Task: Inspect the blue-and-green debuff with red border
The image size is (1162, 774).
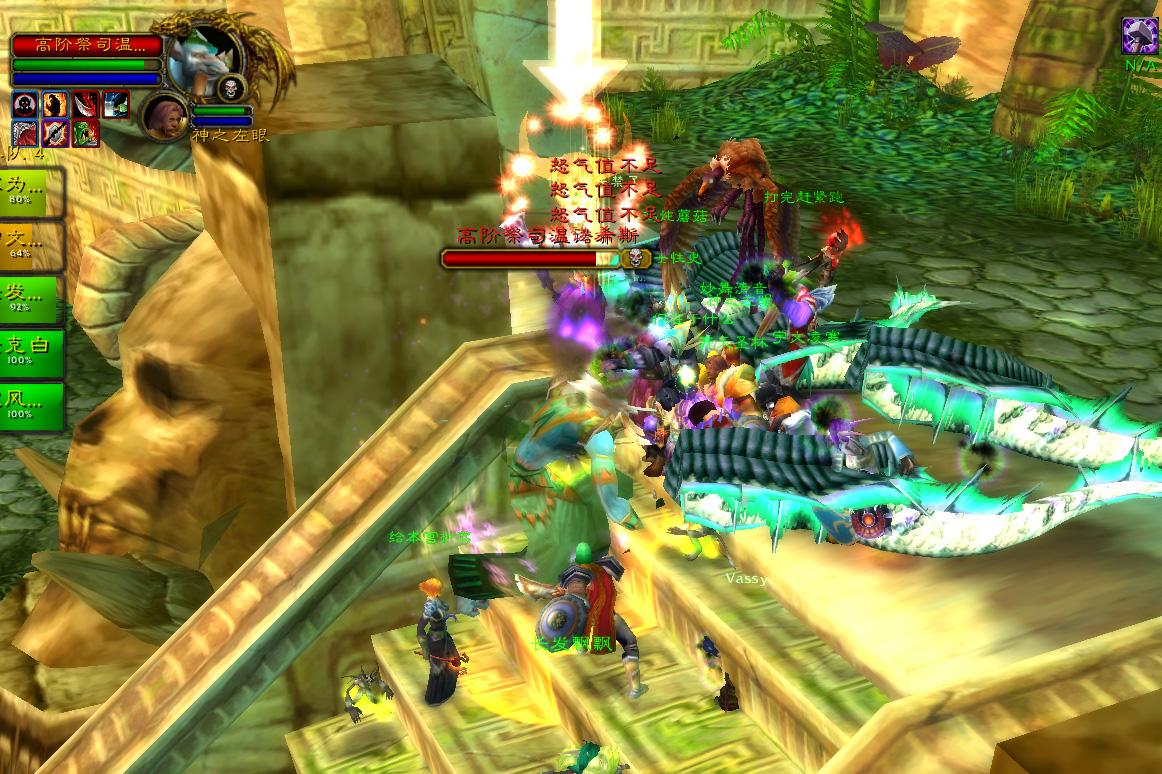Action: tap(115, 104)
